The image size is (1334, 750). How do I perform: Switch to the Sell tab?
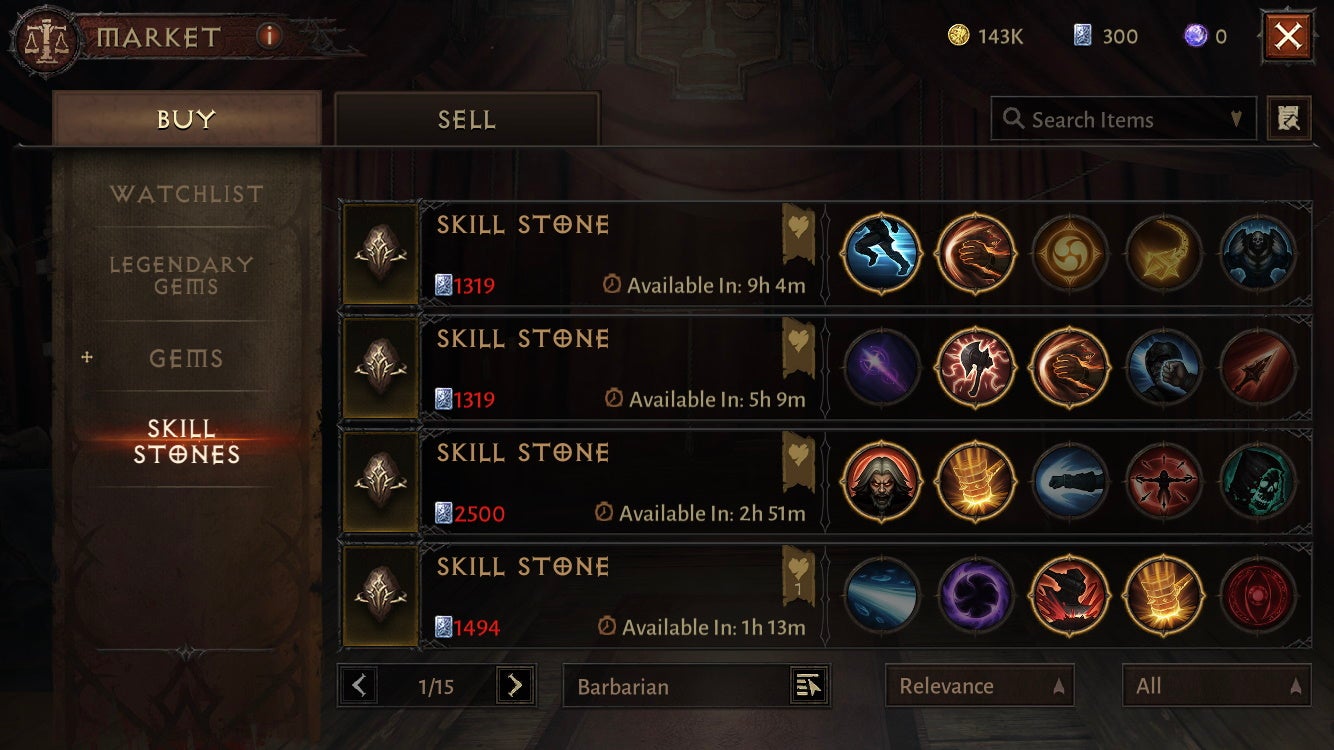[x=465, y=118]
